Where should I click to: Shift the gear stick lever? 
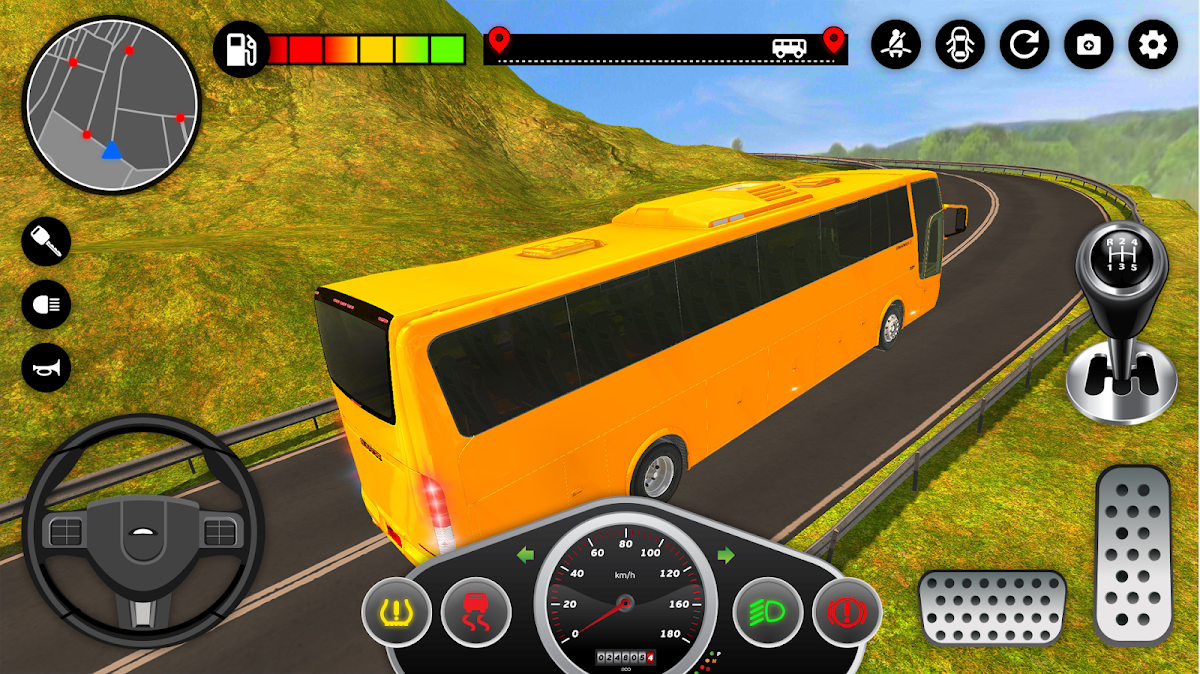[x=1119, y=320]
